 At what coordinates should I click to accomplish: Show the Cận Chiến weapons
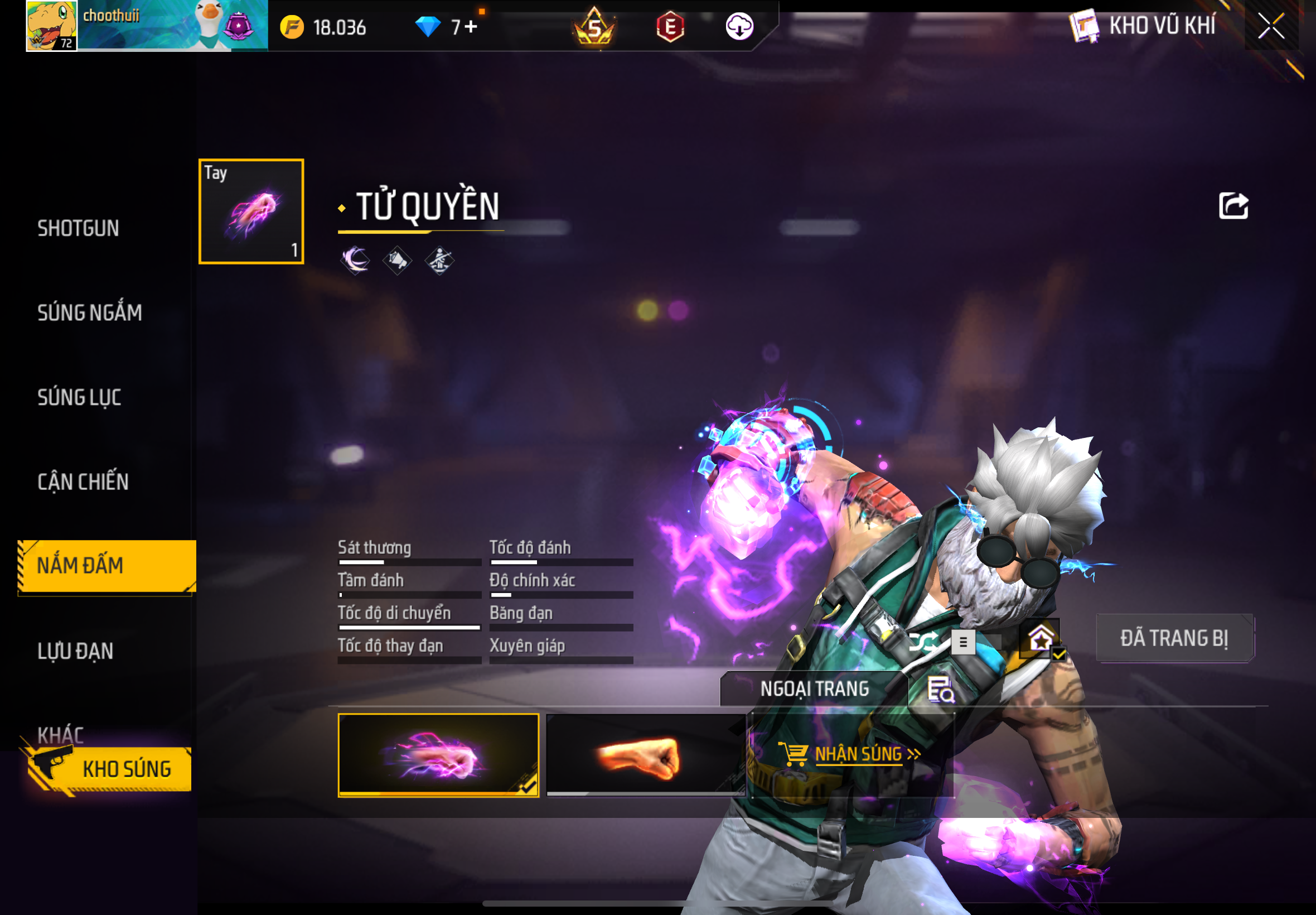coord(83,481)
